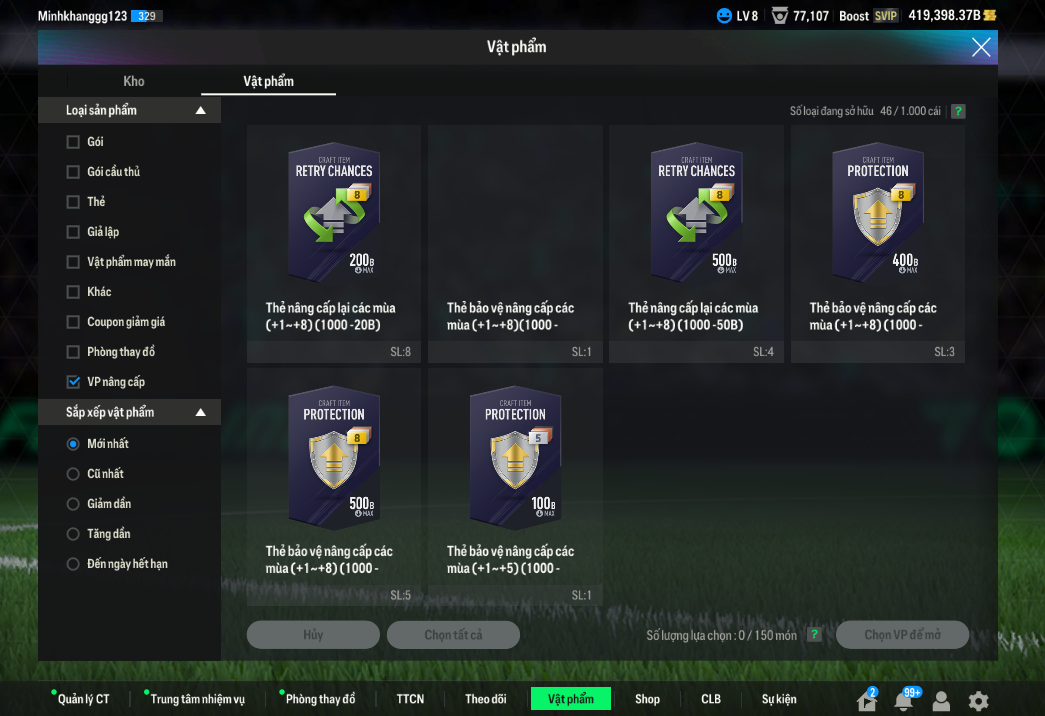Open the Shop from bottom navigation

(647, 699)
